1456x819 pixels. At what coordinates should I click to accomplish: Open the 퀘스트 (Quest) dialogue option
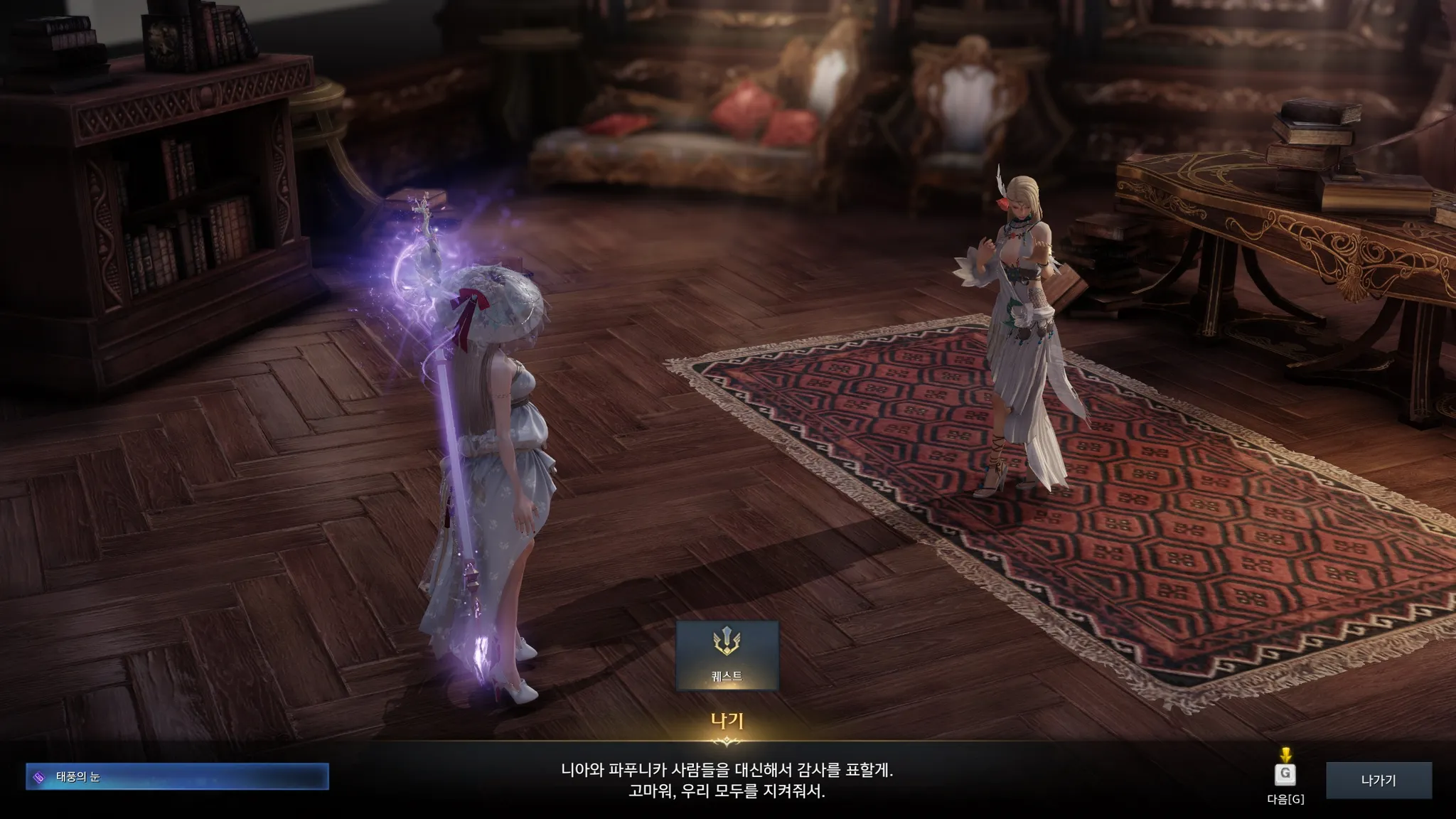click(727, 655)
